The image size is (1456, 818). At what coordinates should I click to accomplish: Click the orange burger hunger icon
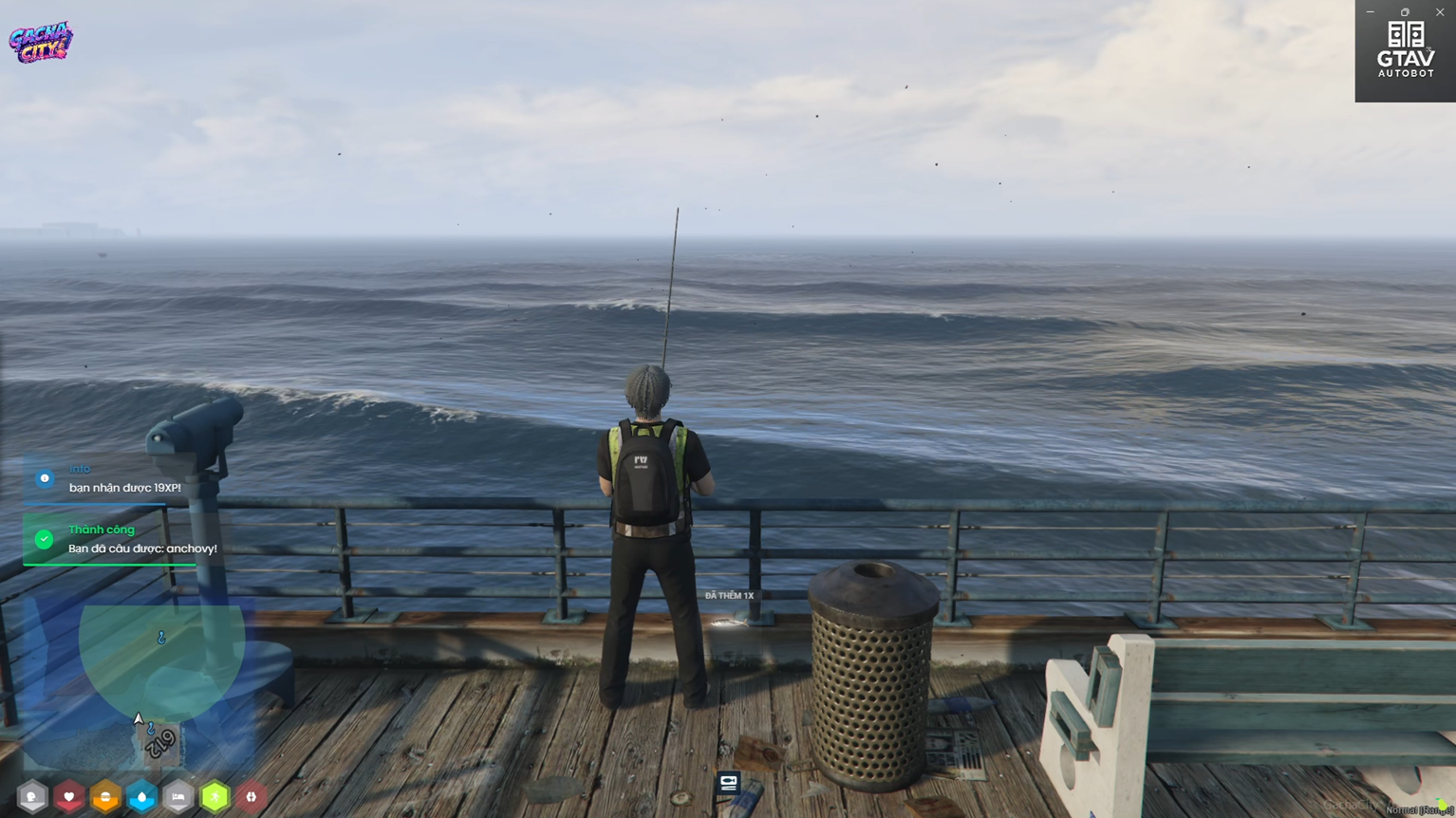[x=105, y=797]
